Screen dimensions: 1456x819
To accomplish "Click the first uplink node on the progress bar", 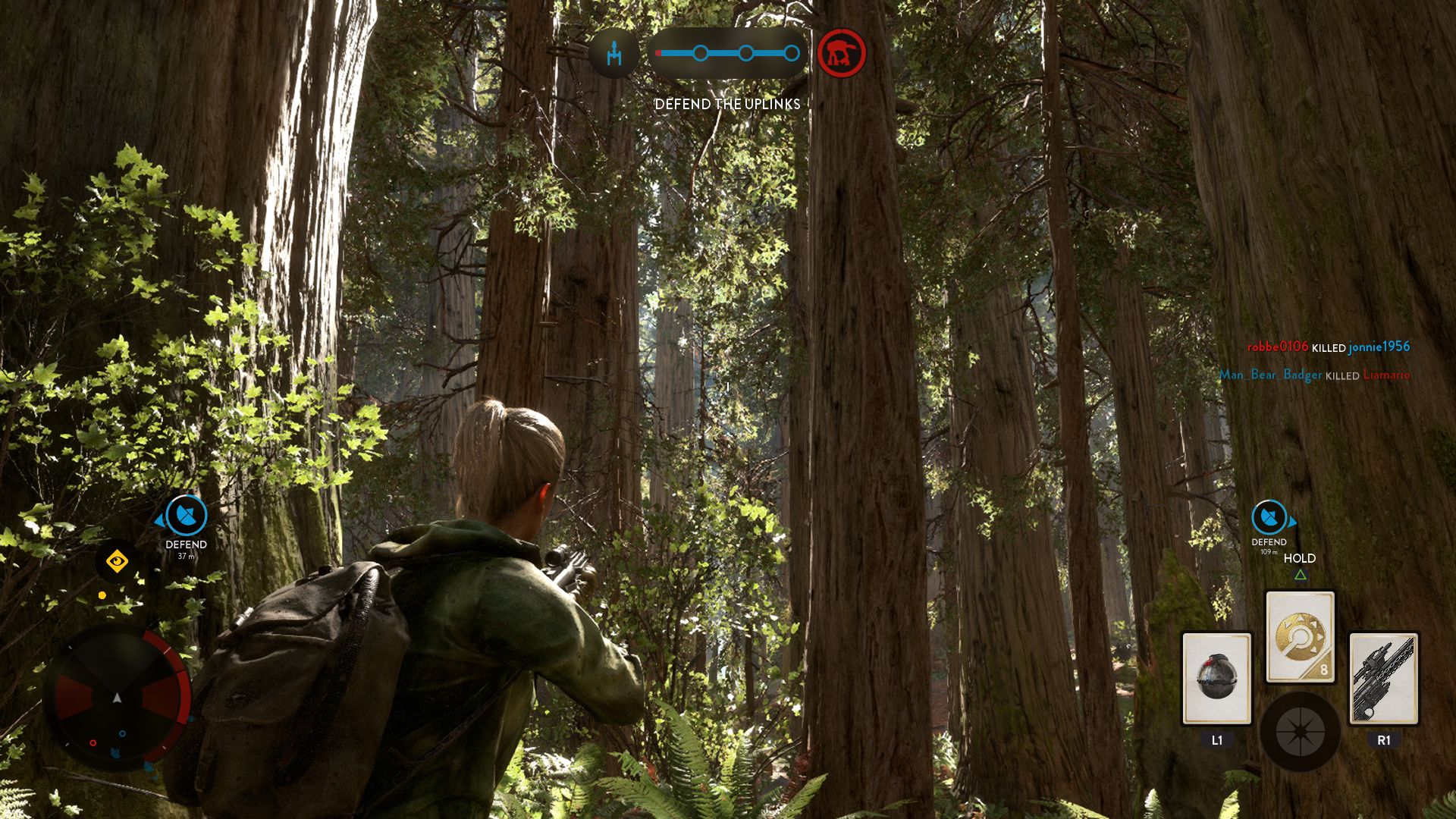I will pos(700,52).
